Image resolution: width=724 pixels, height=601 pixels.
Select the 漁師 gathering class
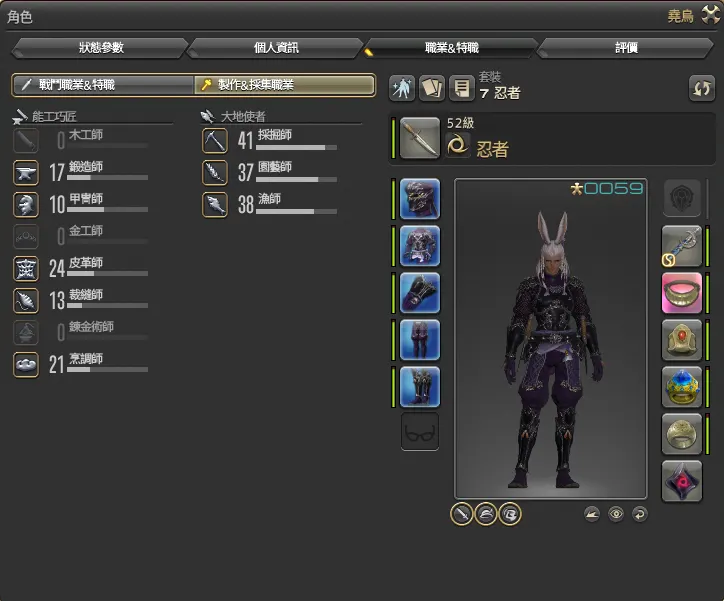tap(265, 205)
